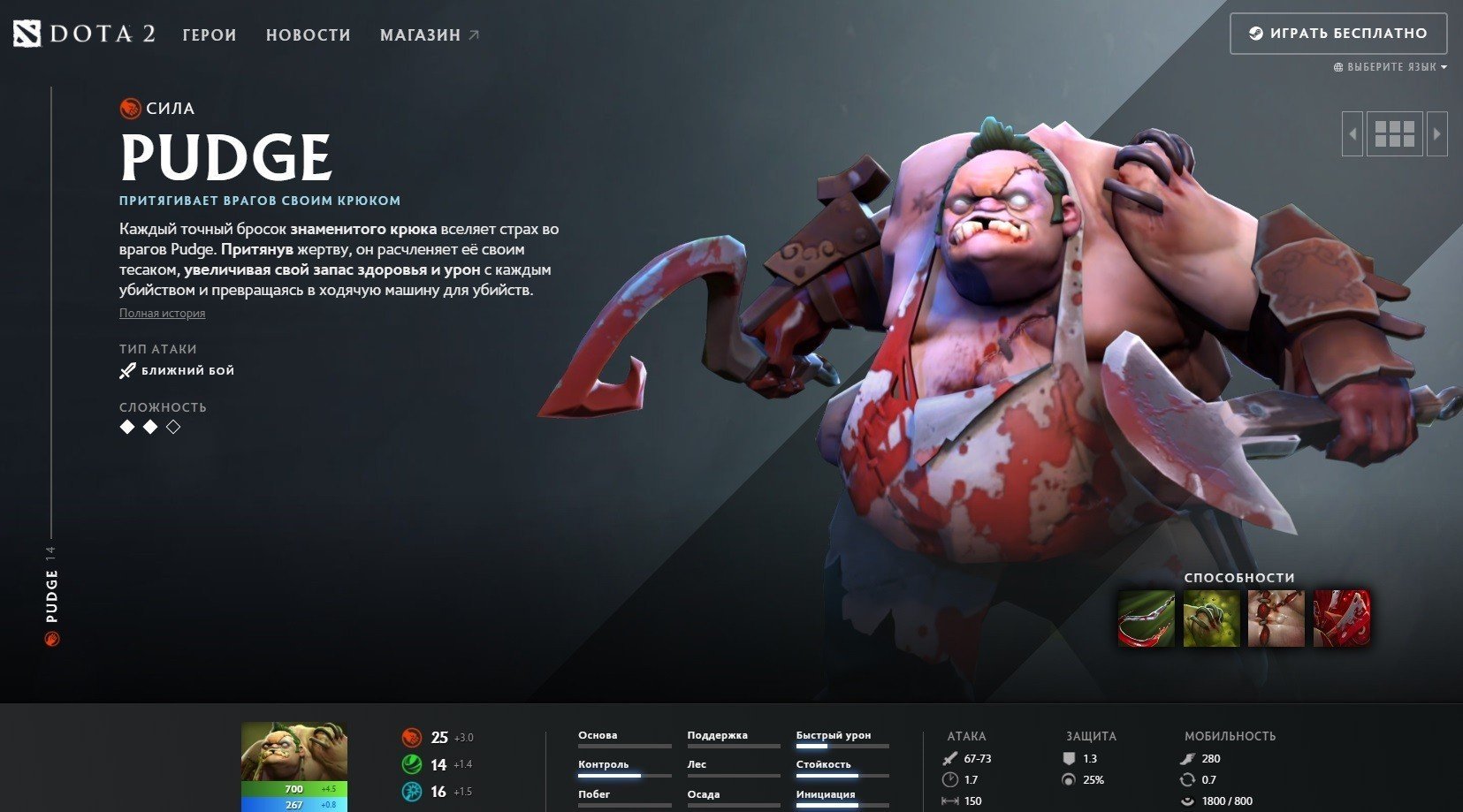
Task: Open the hero grid view button
Action: click(1394, 134)
